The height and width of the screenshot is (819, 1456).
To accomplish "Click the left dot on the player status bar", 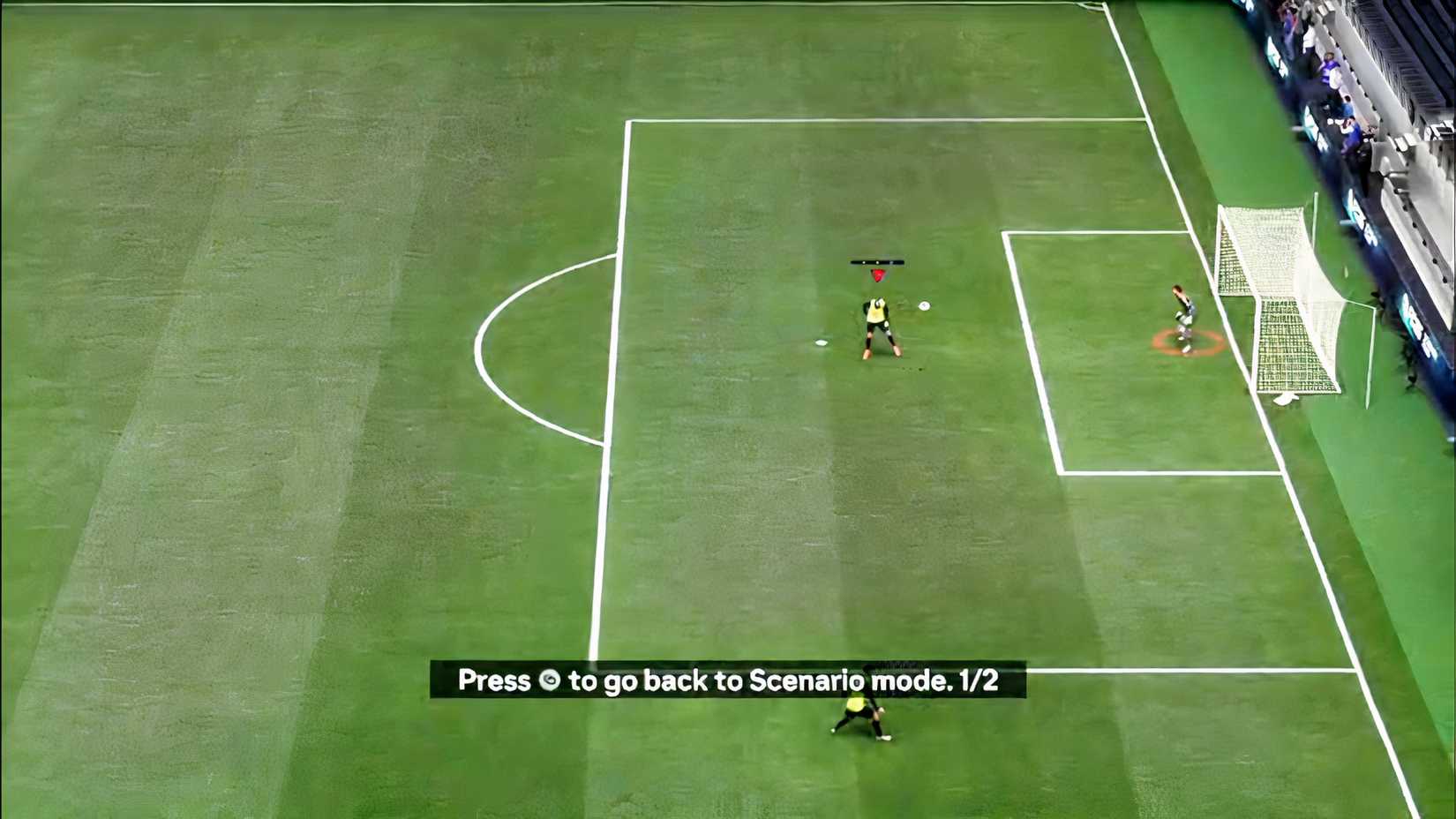I will 863,263.
